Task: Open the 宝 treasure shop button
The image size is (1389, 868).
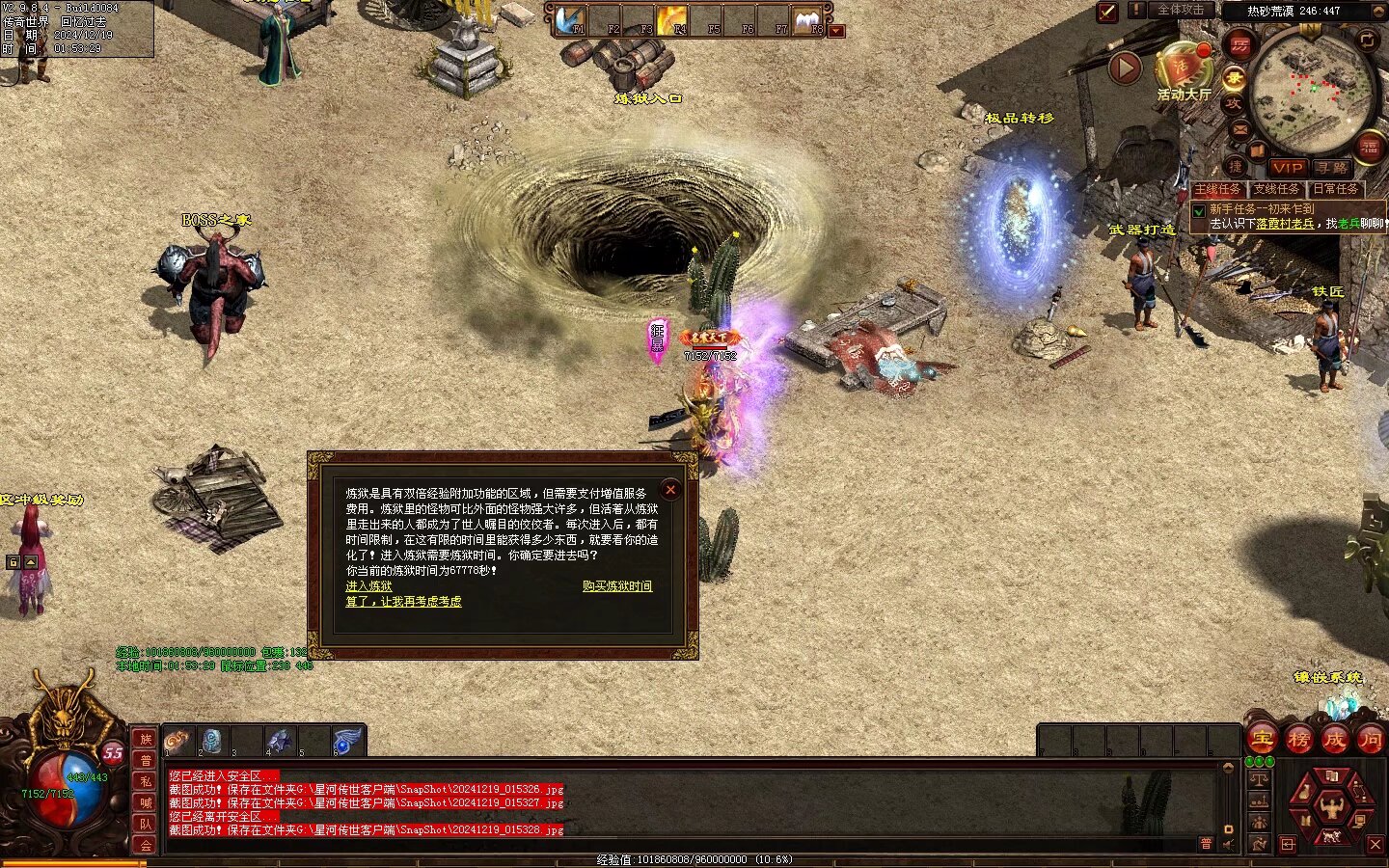Action: [x=1262, y=740]
